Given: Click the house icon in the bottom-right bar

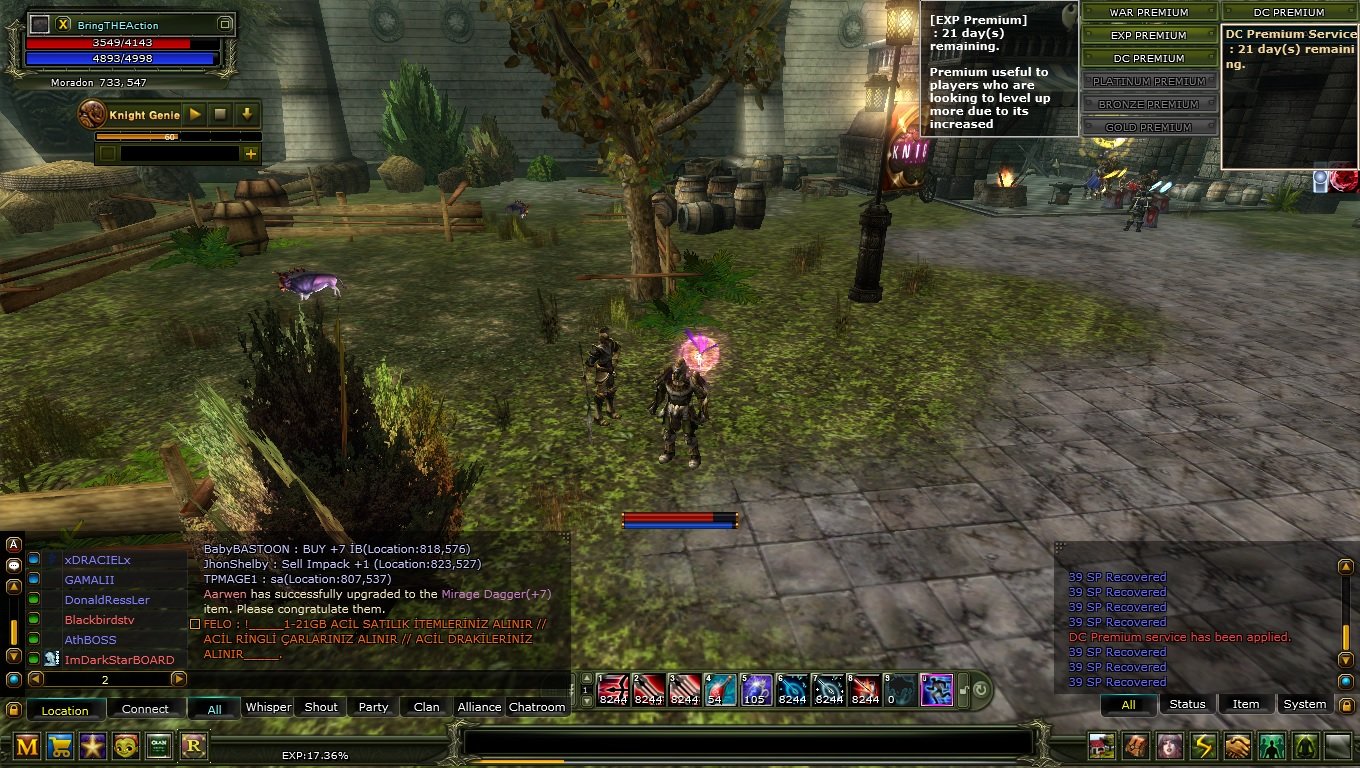Looking at the screenshot, I should coord(1102,747).
